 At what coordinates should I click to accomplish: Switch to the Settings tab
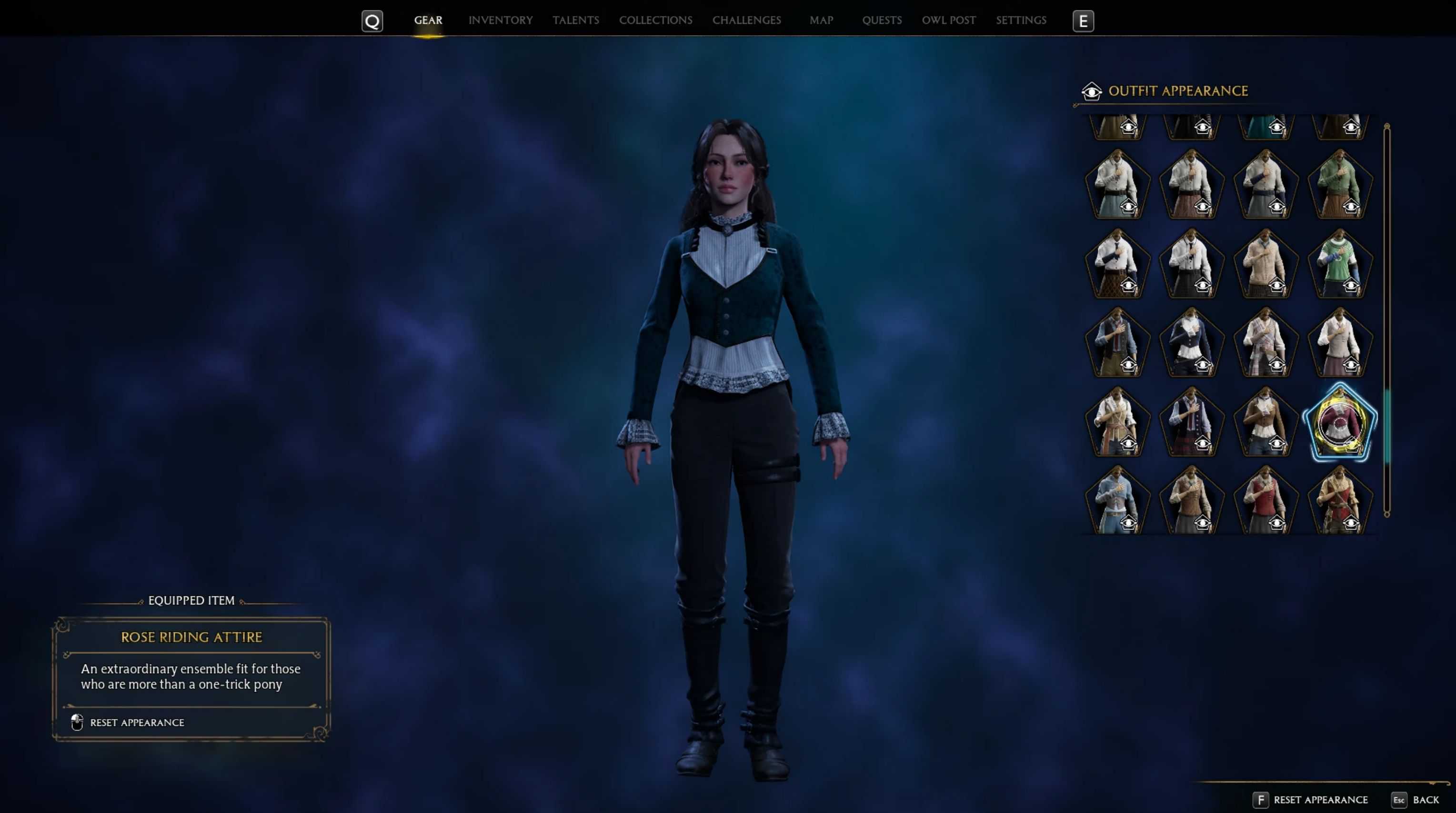click(x=1021, y=20)
